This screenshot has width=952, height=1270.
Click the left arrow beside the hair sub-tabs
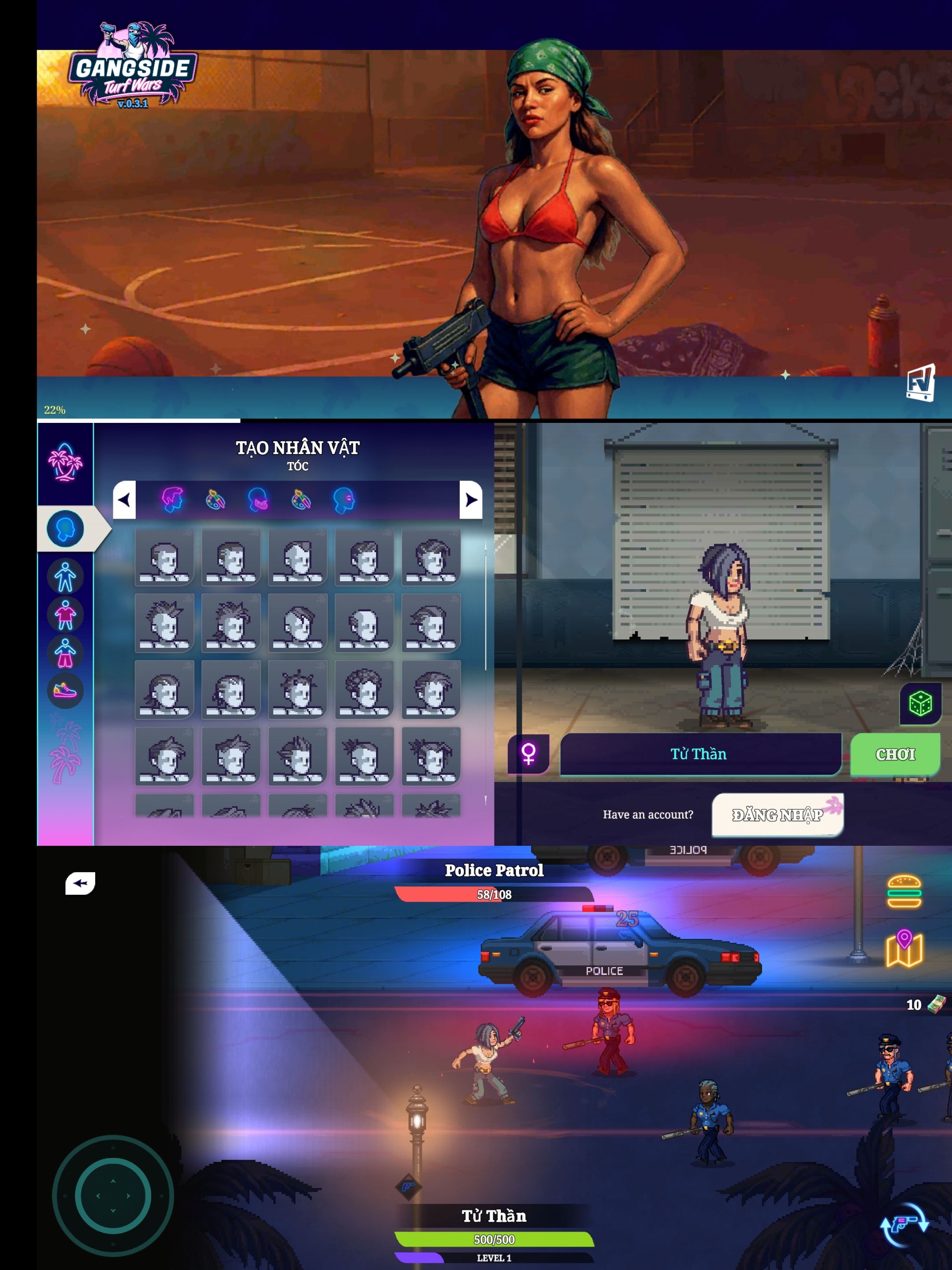(x=125, y=500)
